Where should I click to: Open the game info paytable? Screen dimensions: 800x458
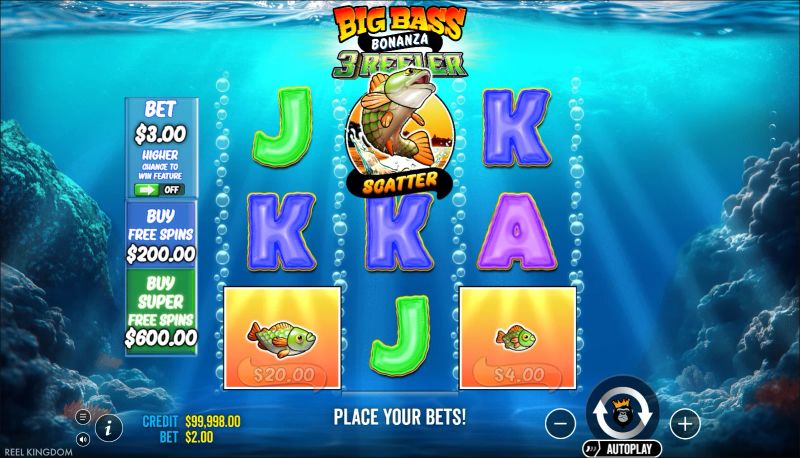[108, 427]
